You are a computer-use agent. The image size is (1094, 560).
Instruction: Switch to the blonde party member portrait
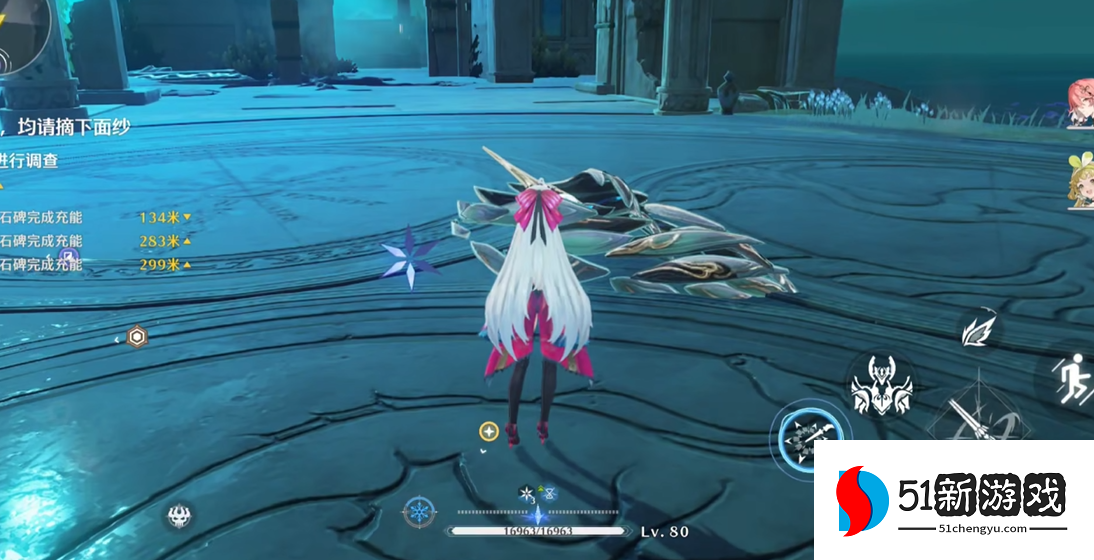(x=1081, y=182)
